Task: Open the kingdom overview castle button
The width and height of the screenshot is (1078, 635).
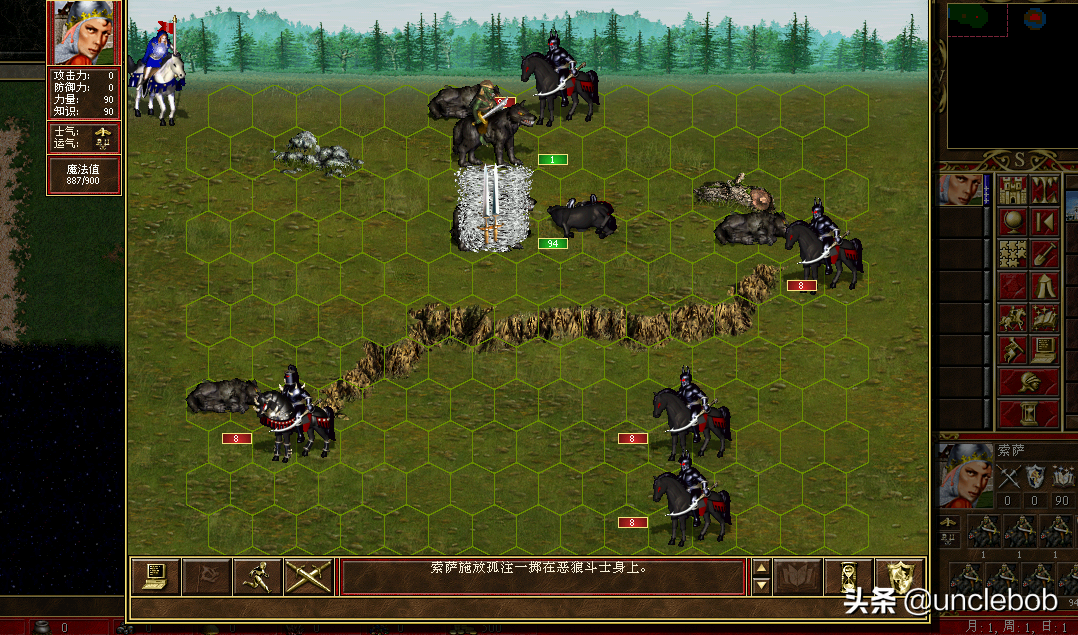Action: click(1012, 190)
